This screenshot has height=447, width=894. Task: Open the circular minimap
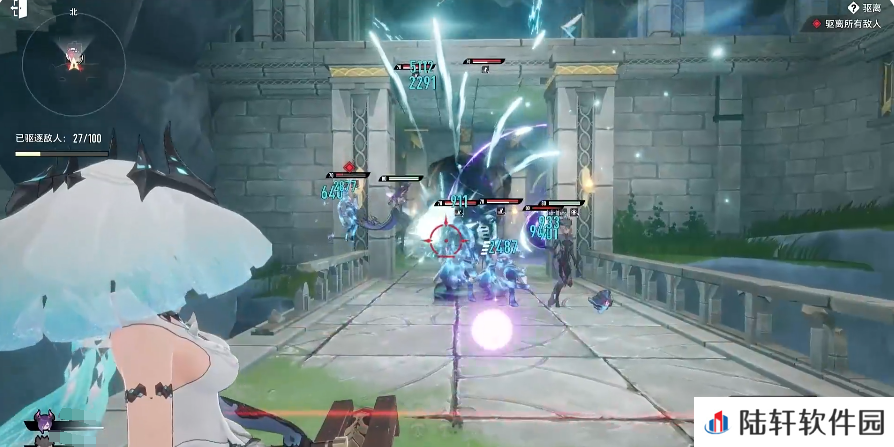click(x=73, y=62)
